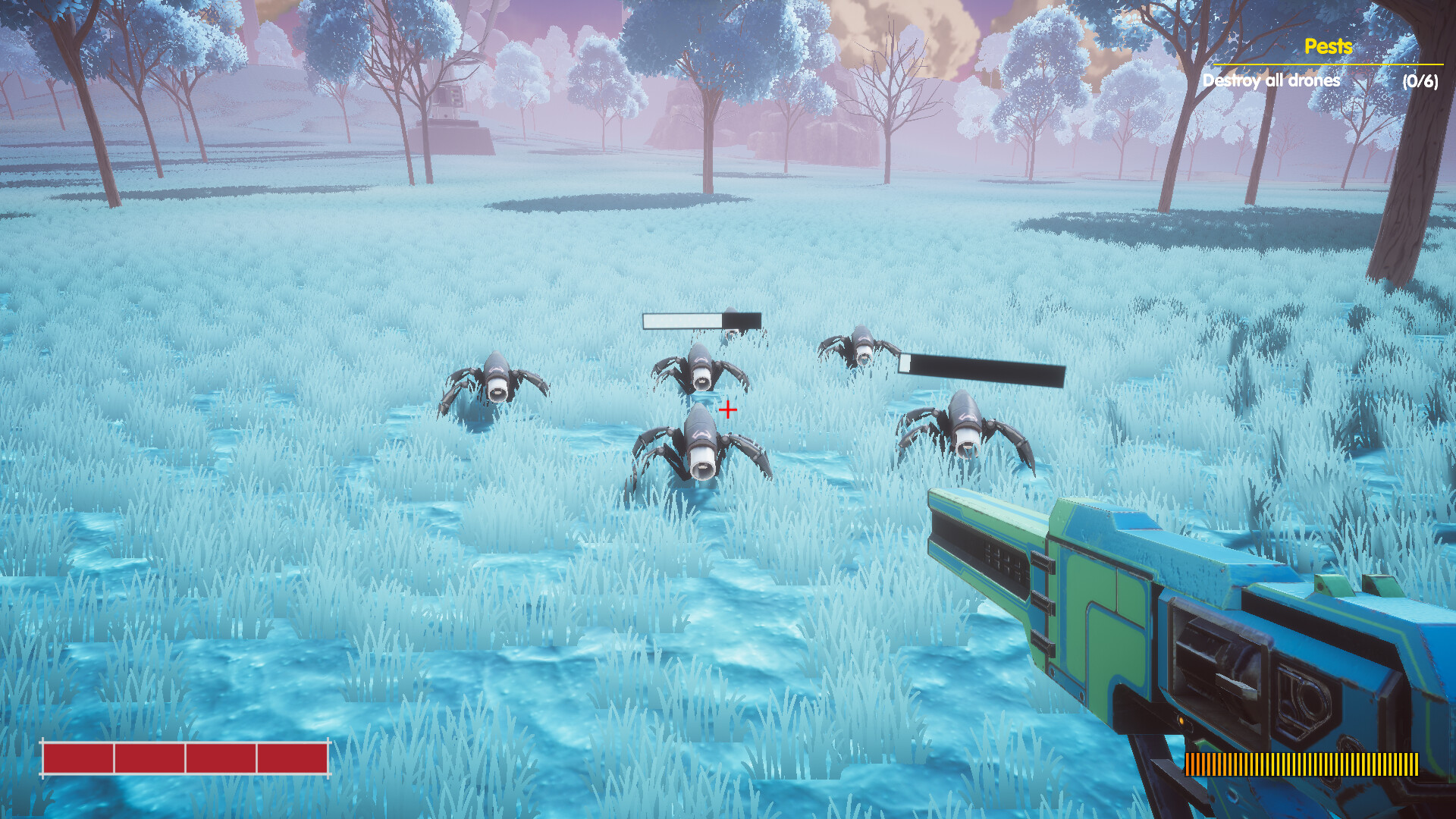Image resolution: width=1456 pixels, height=819 pixels.
Task: Click the Destroy all drones objective text
Action: pyautogui.click(x=1271, y=79)
